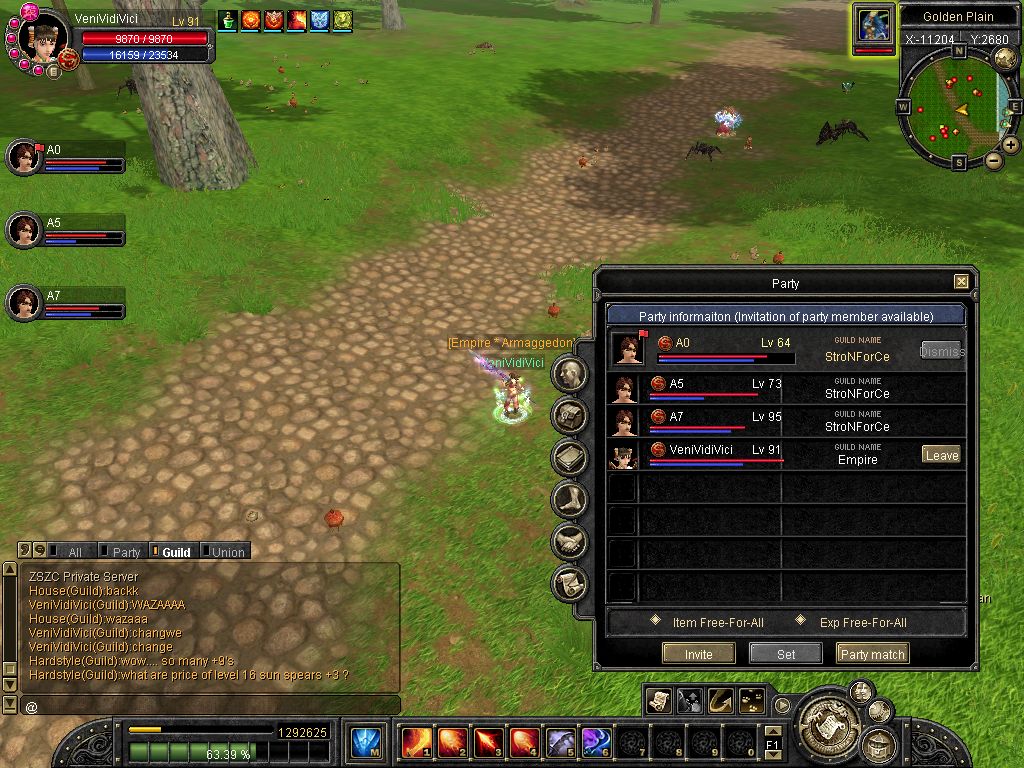Image resolution: width=1024 pixels, height=768 pixels.
Task: Use the purple swirl skill in slot 6
Action: pyautogui.click(x=596, y=743)
